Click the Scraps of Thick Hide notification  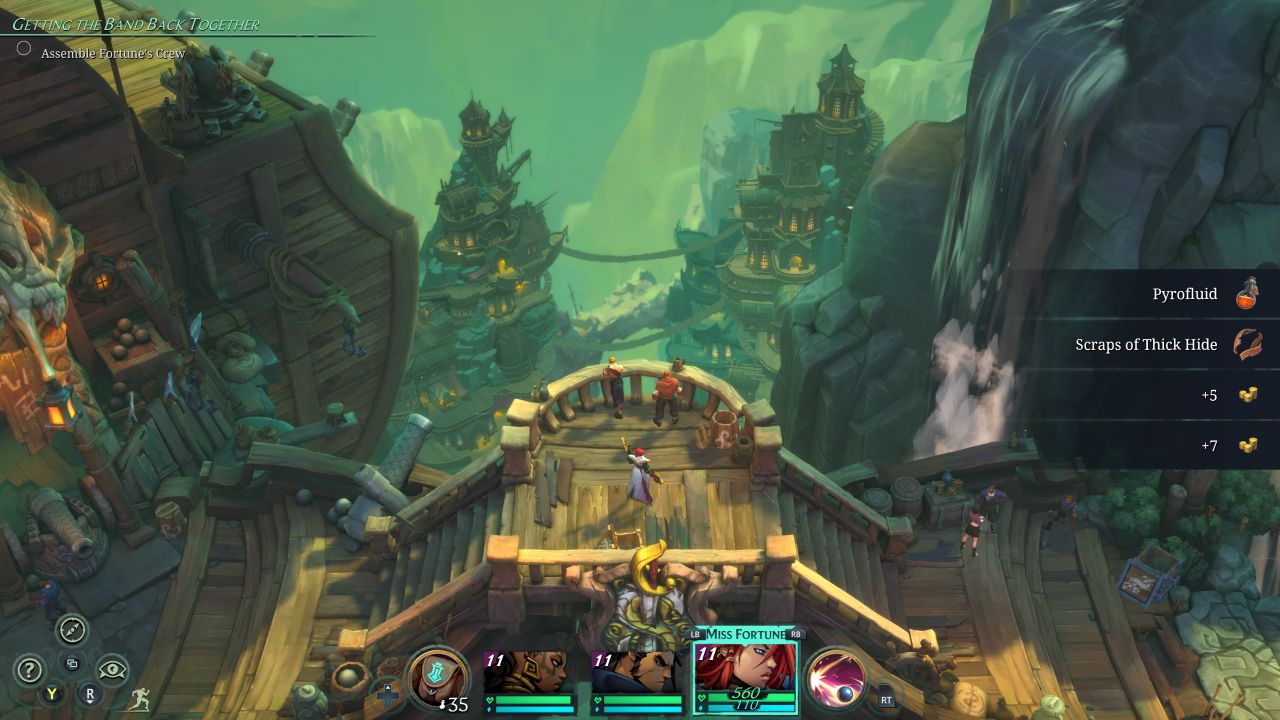(x=1158, y=344)
